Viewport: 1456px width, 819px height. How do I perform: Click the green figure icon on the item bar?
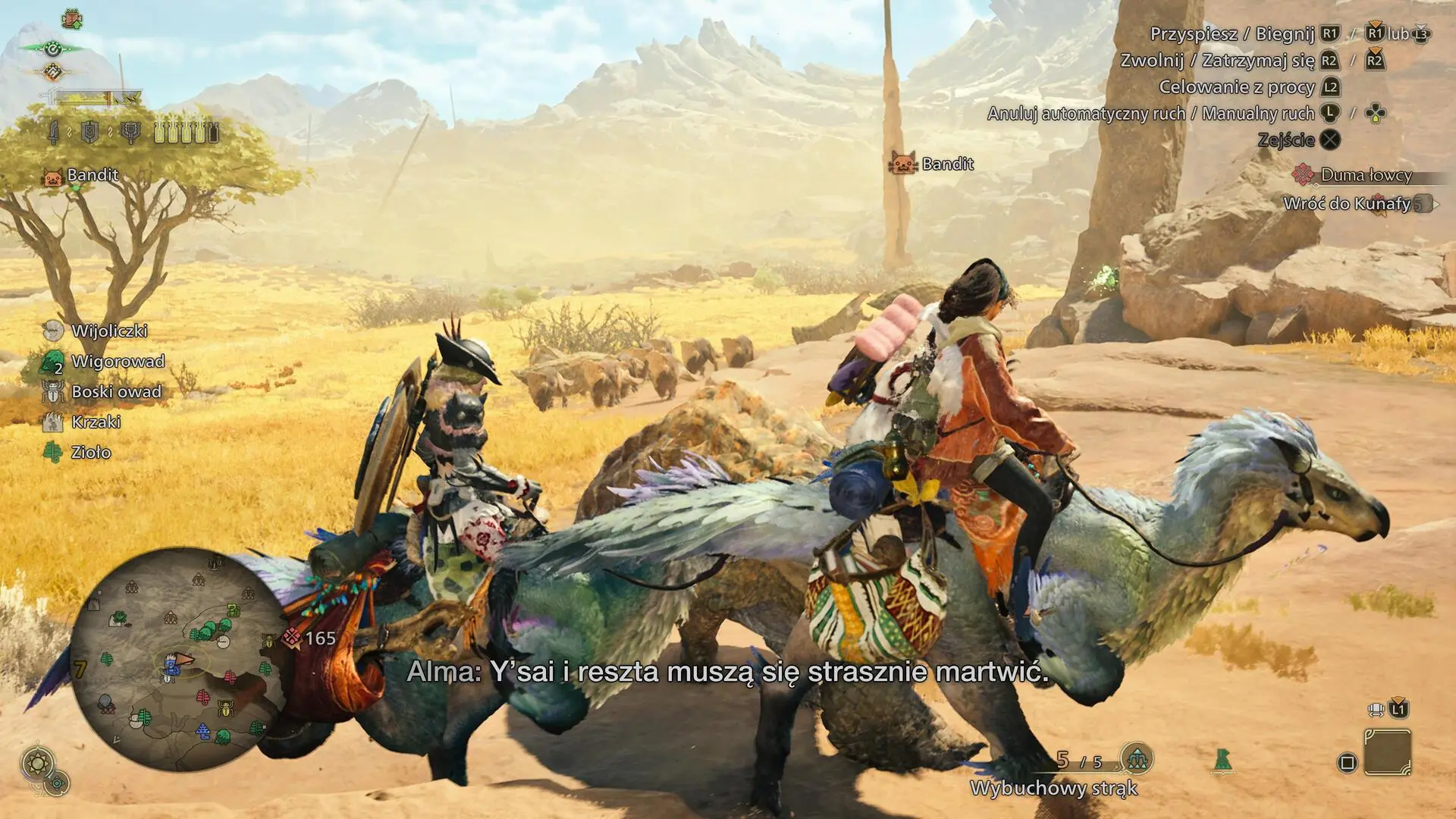coord(1222,761)
